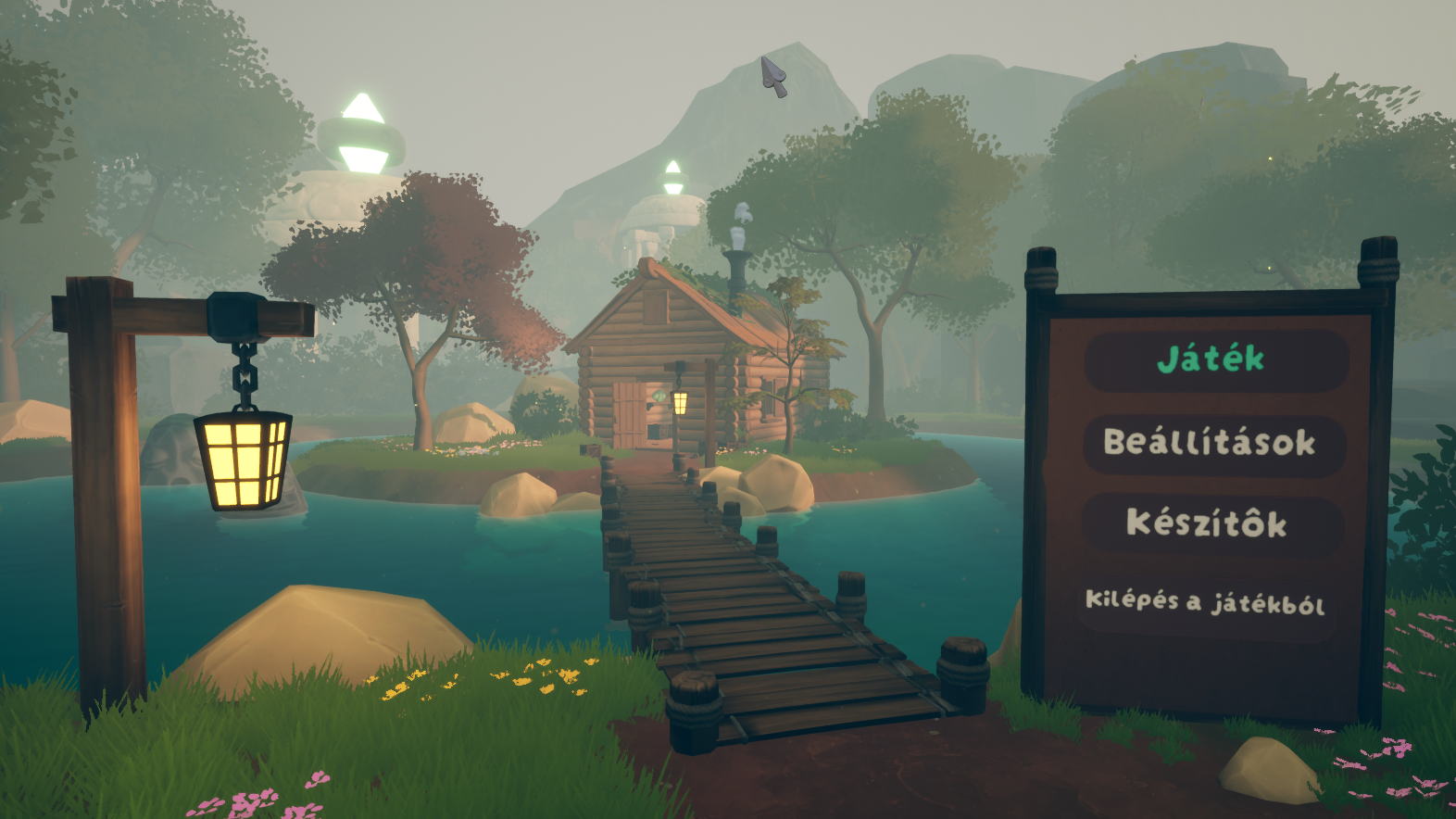Show the Készítők credits
This screenshot has width=1456, height=819.
coord(1208,524)
